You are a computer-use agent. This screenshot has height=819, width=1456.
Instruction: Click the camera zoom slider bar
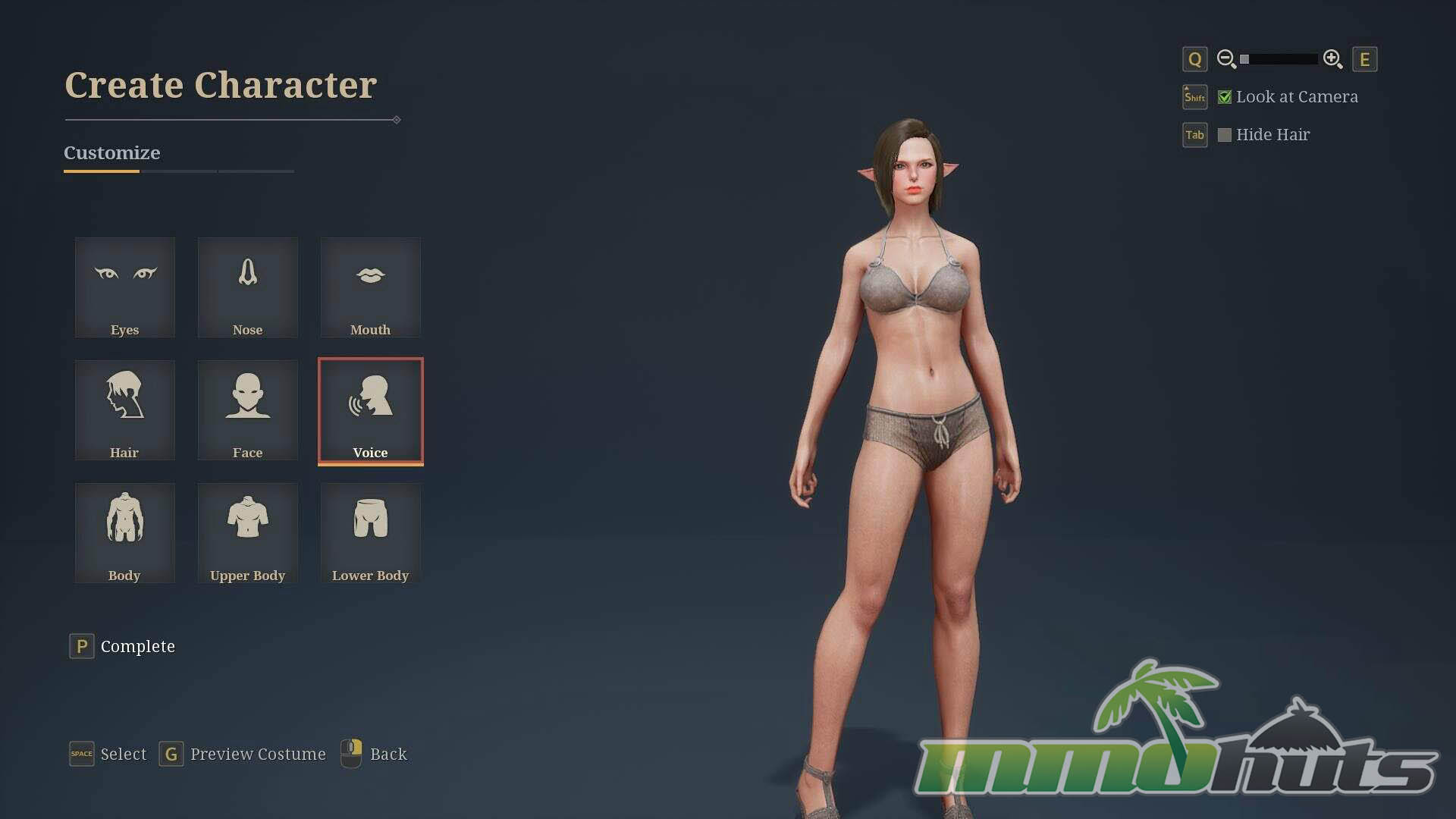coord(1279,59)
